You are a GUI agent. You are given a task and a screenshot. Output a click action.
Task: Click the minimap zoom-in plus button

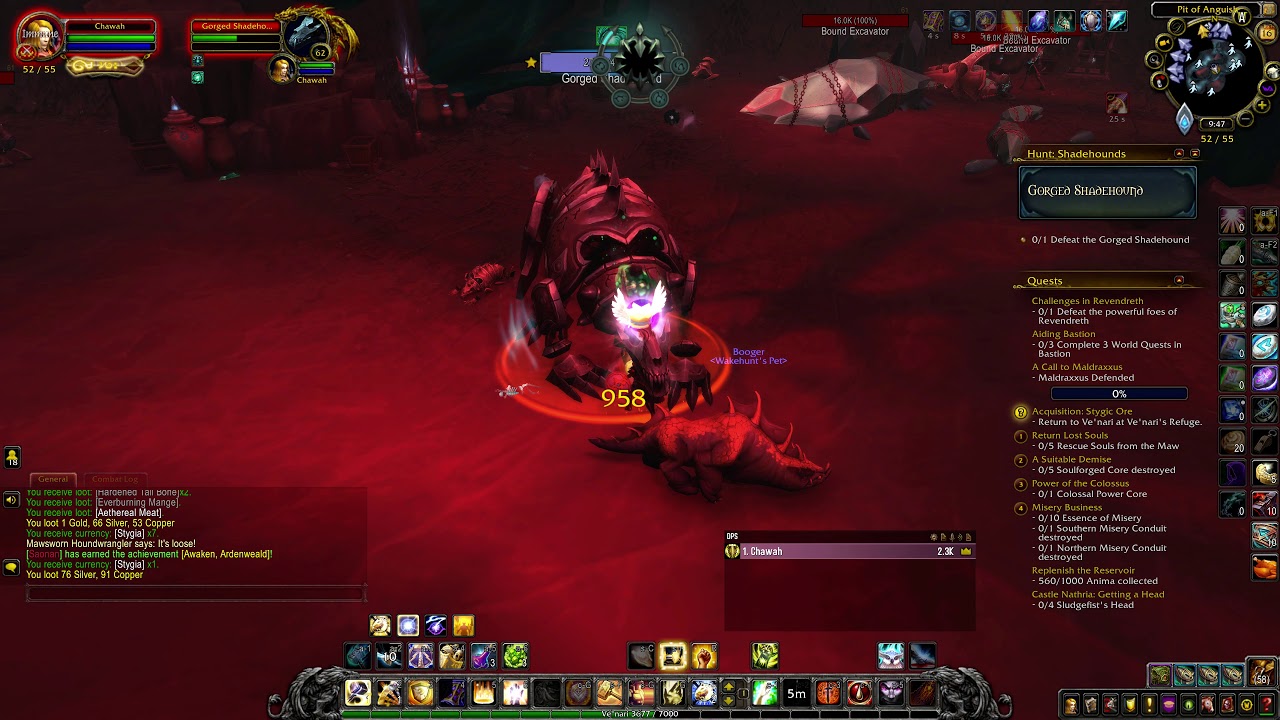coord(1259,107)
